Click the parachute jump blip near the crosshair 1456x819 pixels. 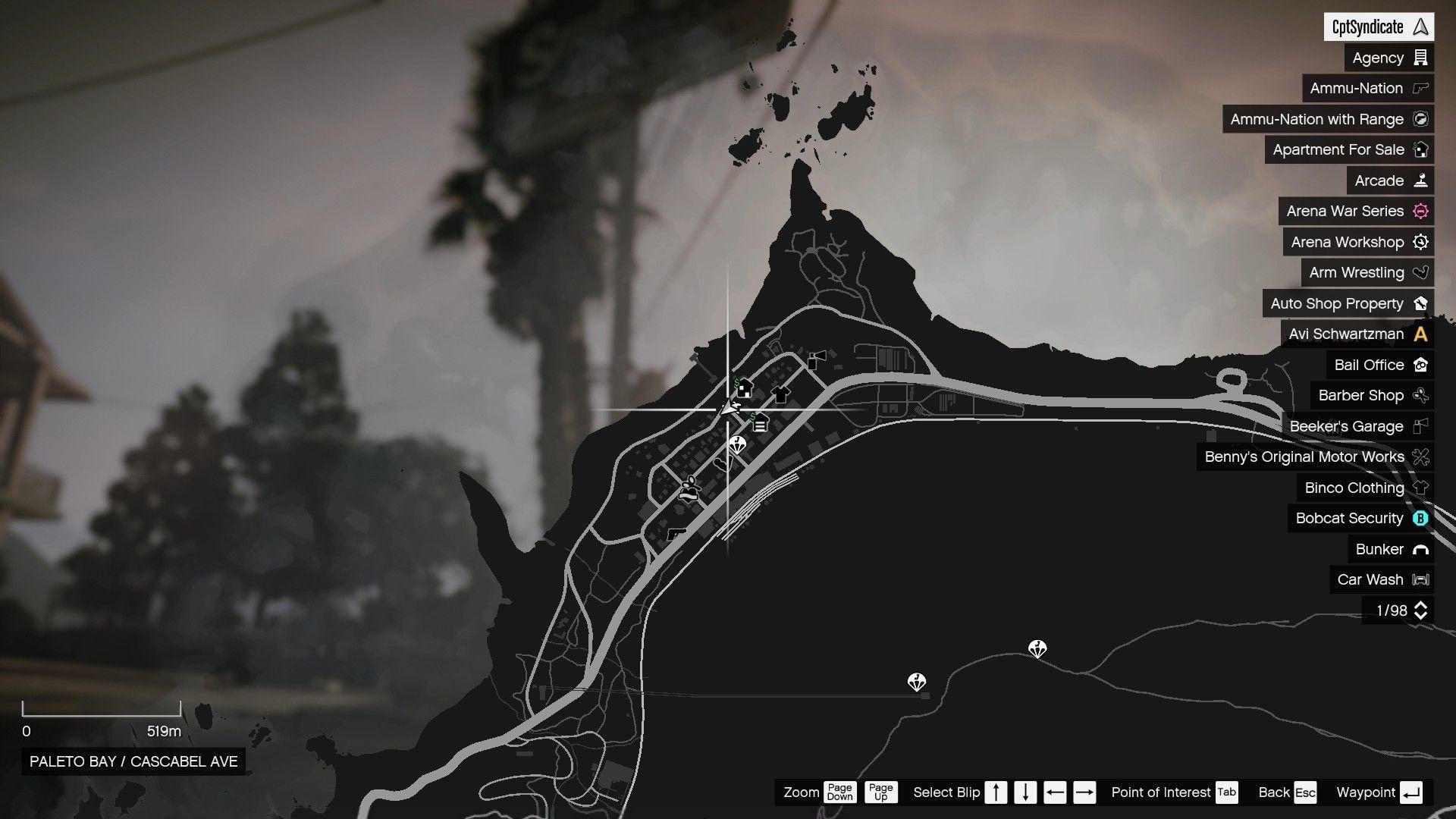click(736, 445)
